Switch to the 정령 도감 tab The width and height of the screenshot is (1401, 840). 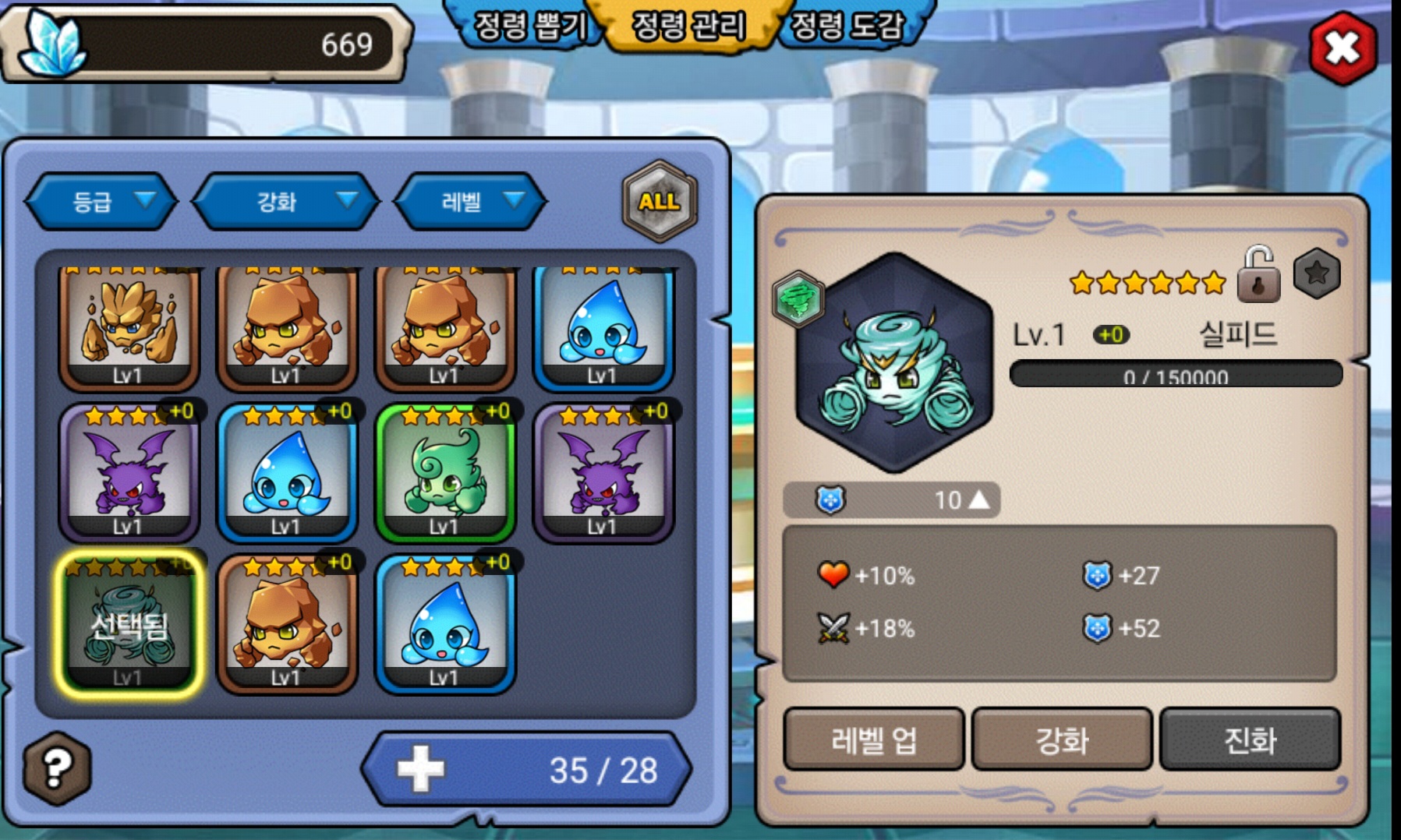[x=847, y=26]
